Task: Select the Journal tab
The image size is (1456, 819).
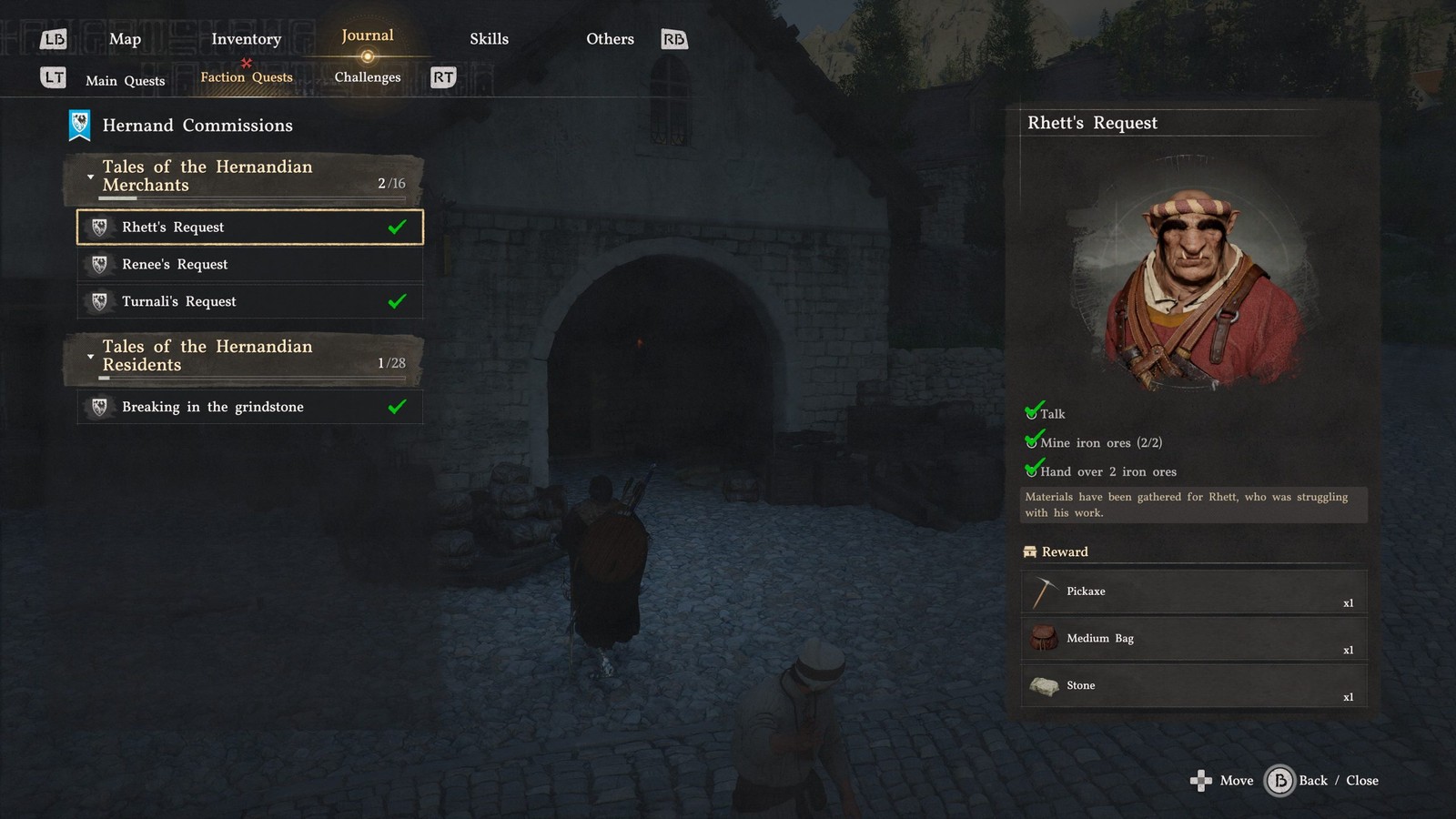Action: pyautogui.click(x=368, y=36)
